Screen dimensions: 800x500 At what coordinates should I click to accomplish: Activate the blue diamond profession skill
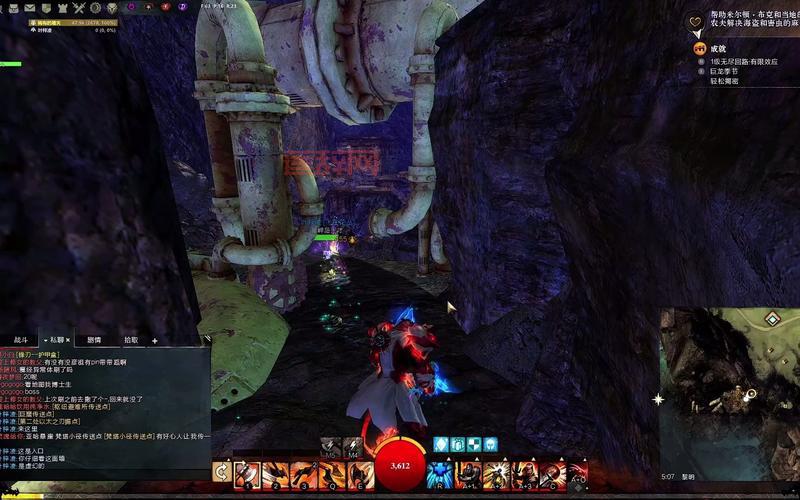tap(441, 444)
